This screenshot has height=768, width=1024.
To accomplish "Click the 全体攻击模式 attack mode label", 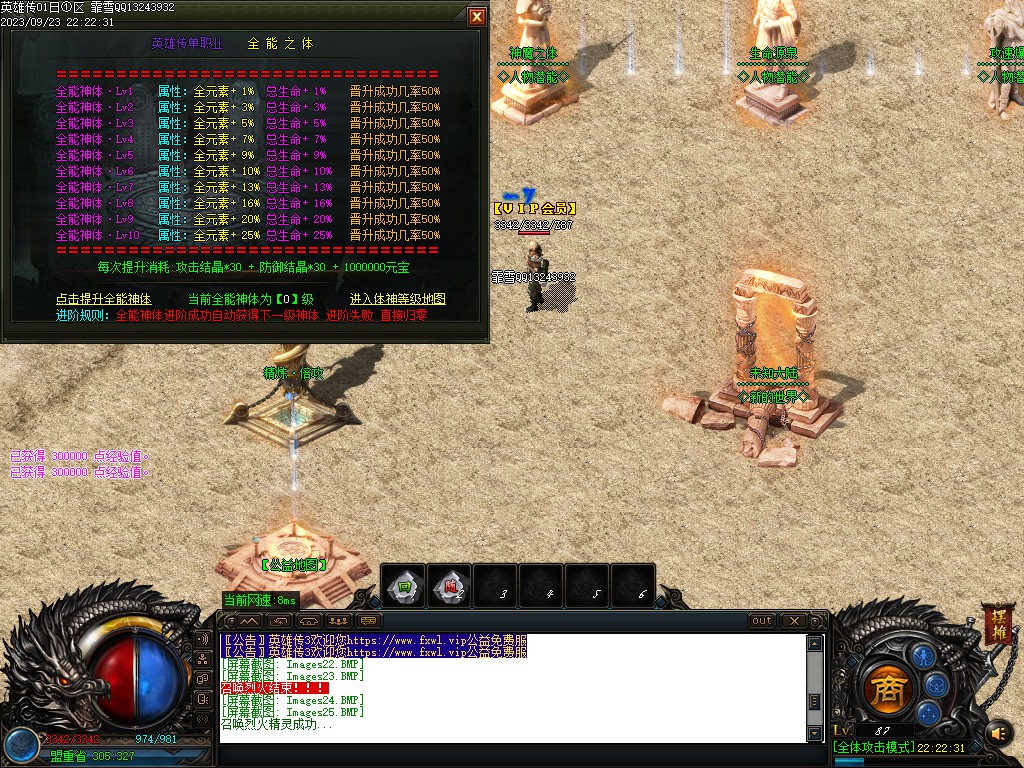I will pos(874,748).
